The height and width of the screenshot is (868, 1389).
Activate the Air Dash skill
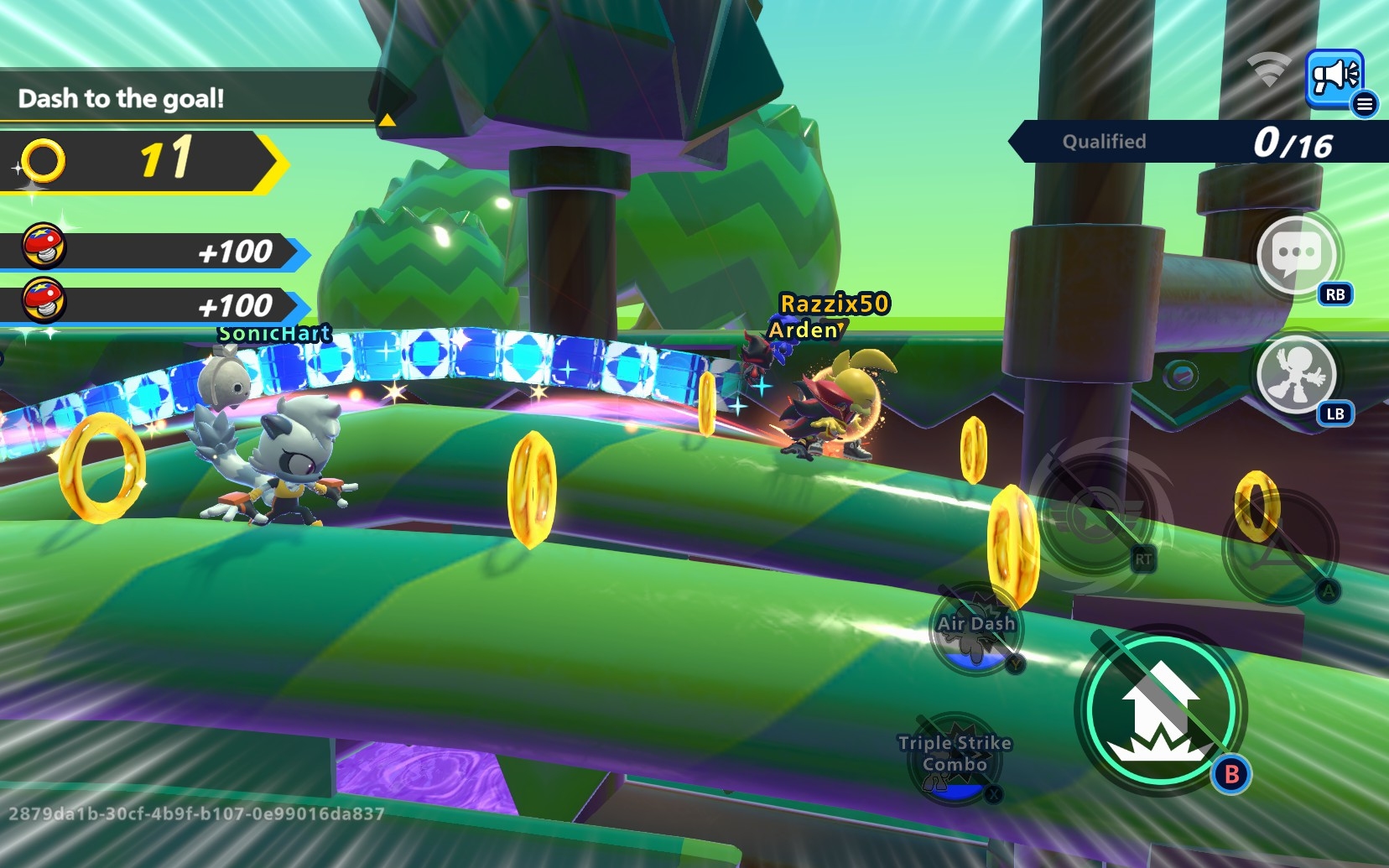coord(976,631)
